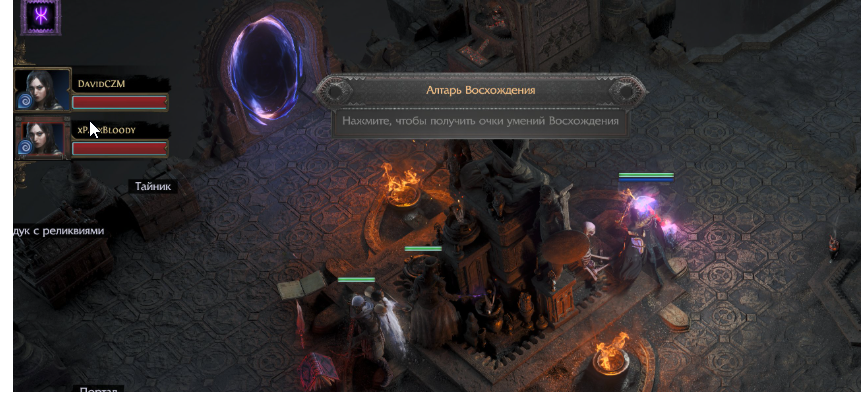
Task: Click the Алтарь Восхождения label
Action: [479, 90]
